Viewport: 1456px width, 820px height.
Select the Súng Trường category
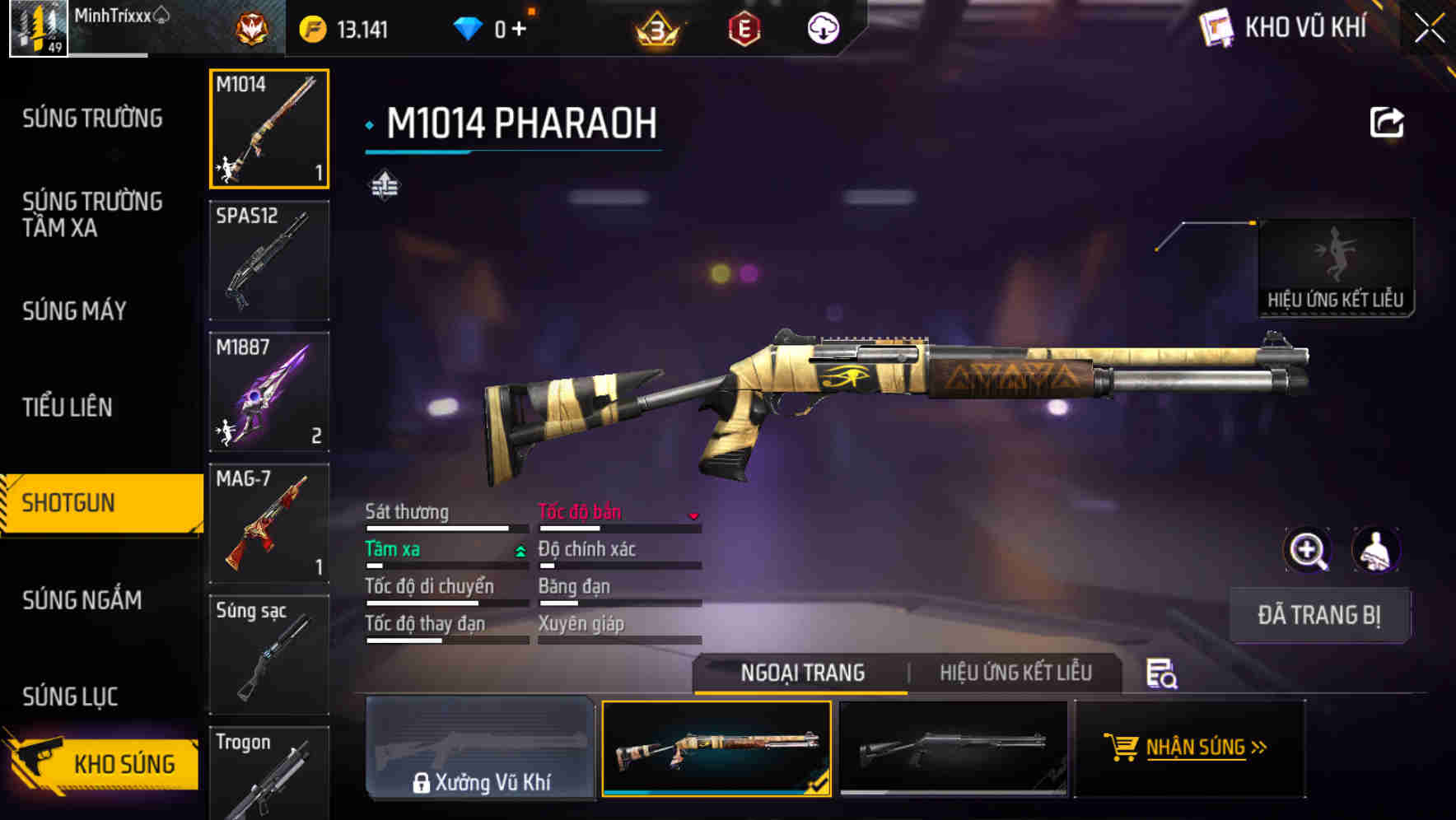coord(92,119)
